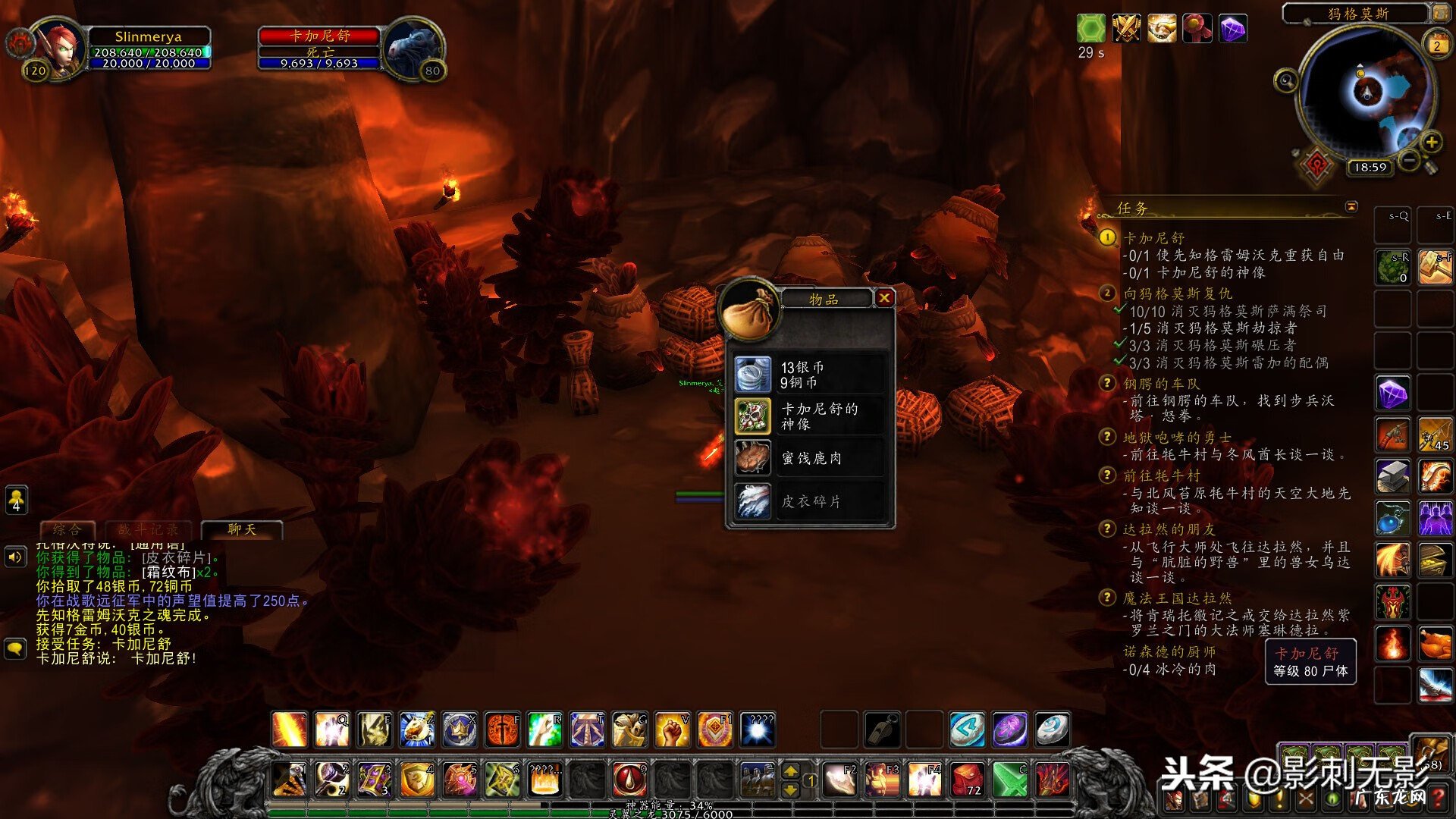Collapse the 任务 quest tracker header
This screenshot has height=819, width=1456.
(x=1351, y=206)
